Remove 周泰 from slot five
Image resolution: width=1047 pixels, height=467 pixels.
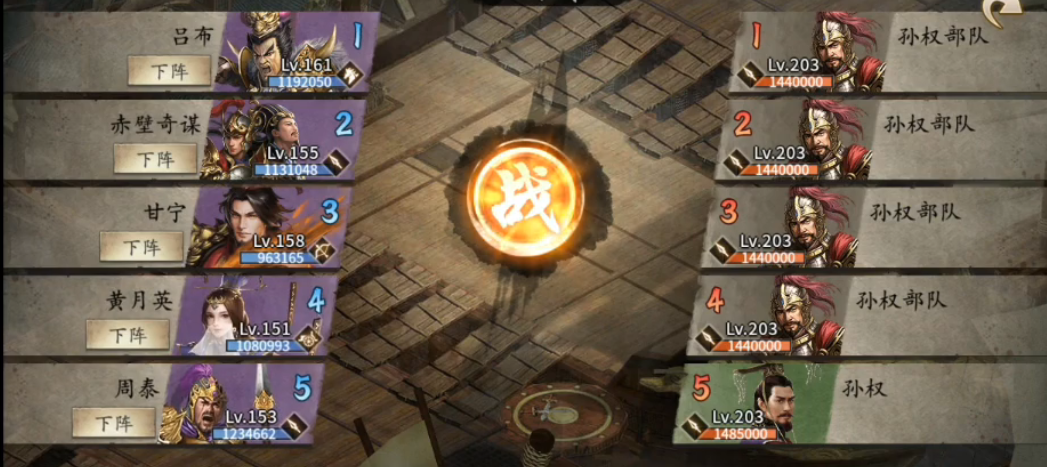pos(113,422)
